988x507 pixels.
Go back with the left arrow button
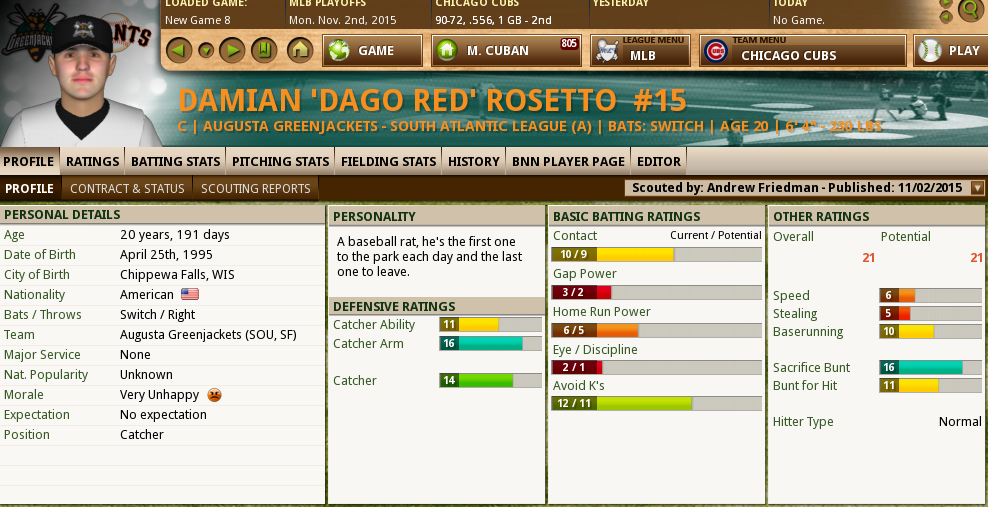pyautogui.click(x=179, y=50)
